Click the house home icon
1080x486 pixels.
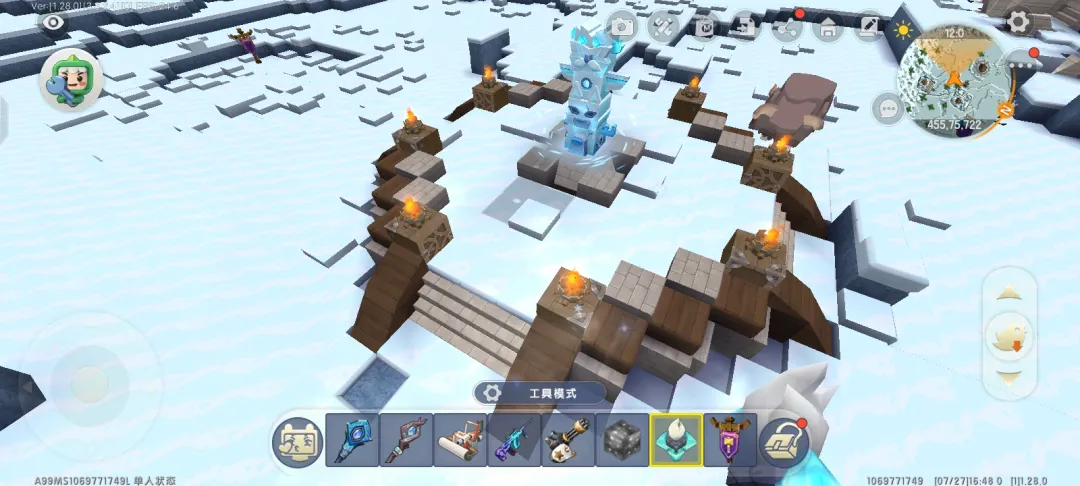(828, 27)
